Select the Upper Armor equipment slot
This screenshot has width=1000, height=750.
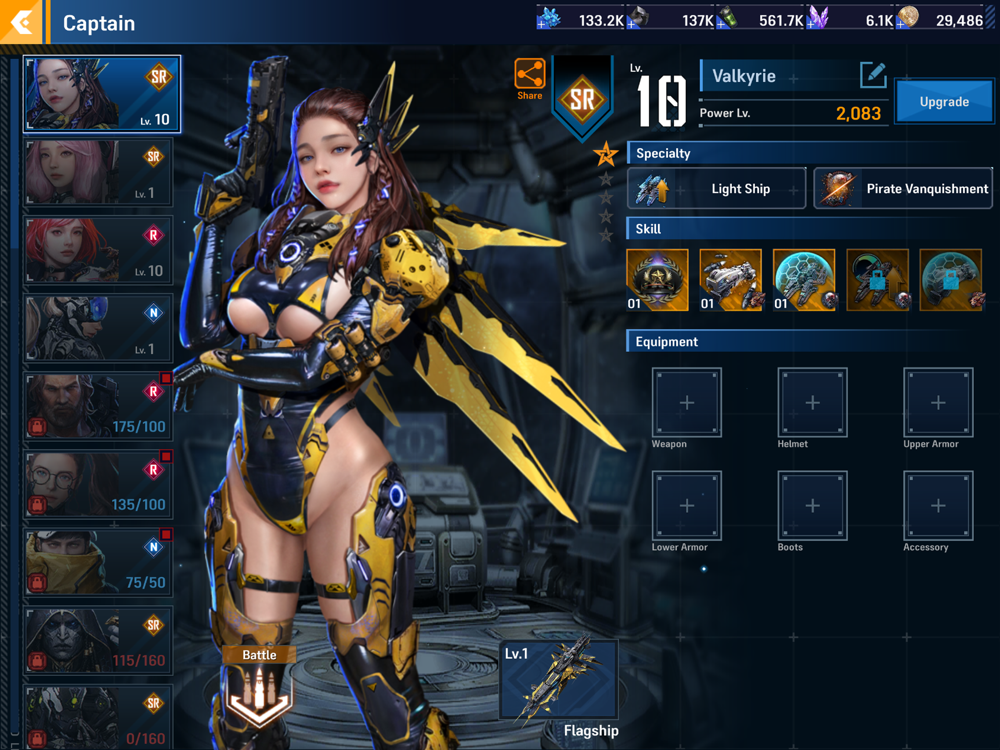pos(937,403)
